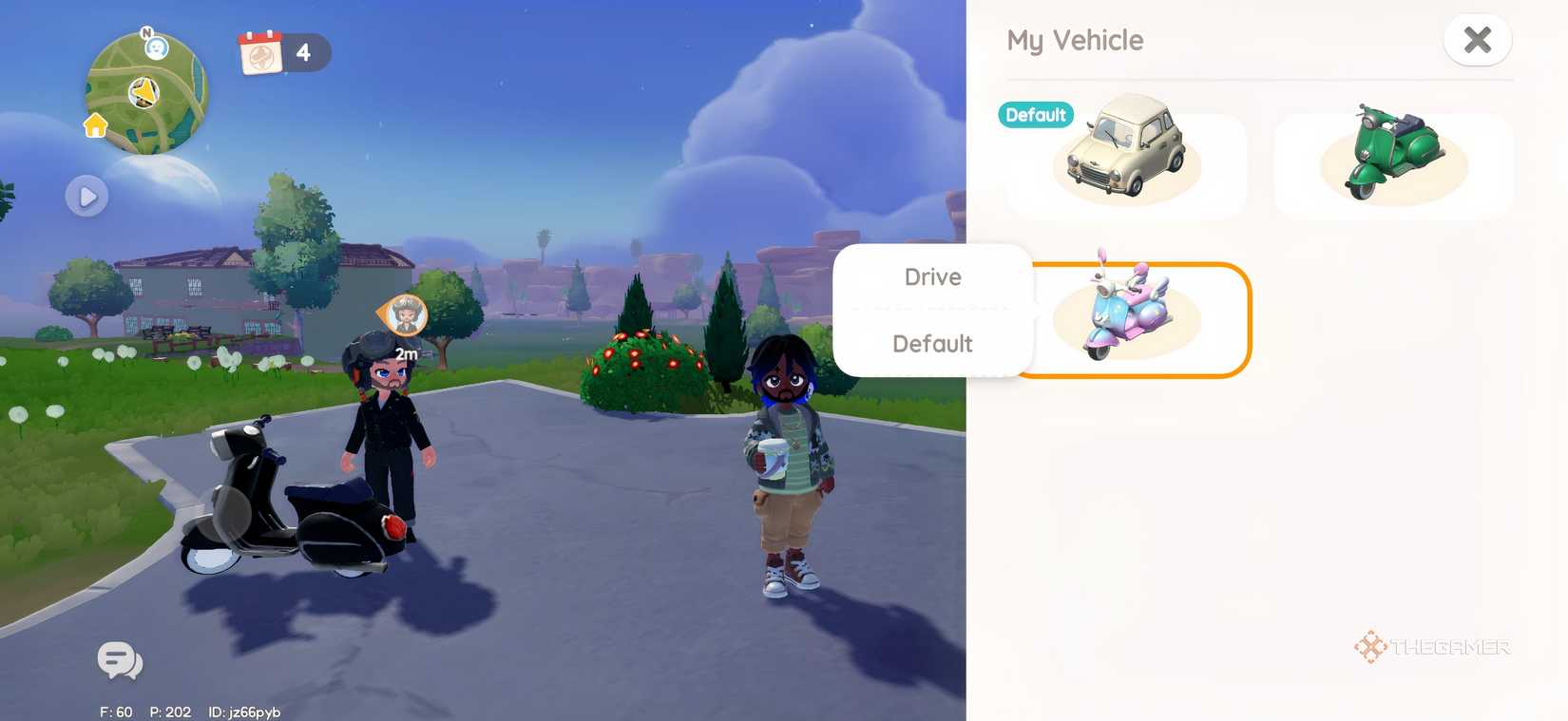Open the chat window via speech bubbles icon

click(118, 661)
